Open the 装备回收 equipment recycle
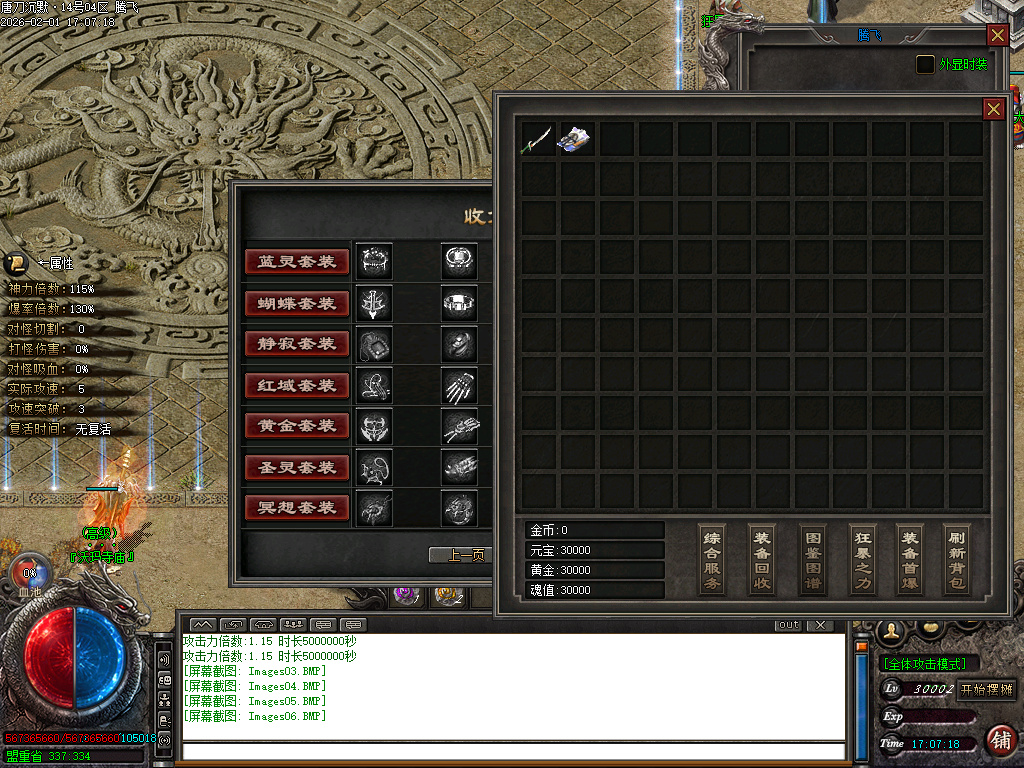Viewport: 1024px width, 768px height. tap(762, 559)
